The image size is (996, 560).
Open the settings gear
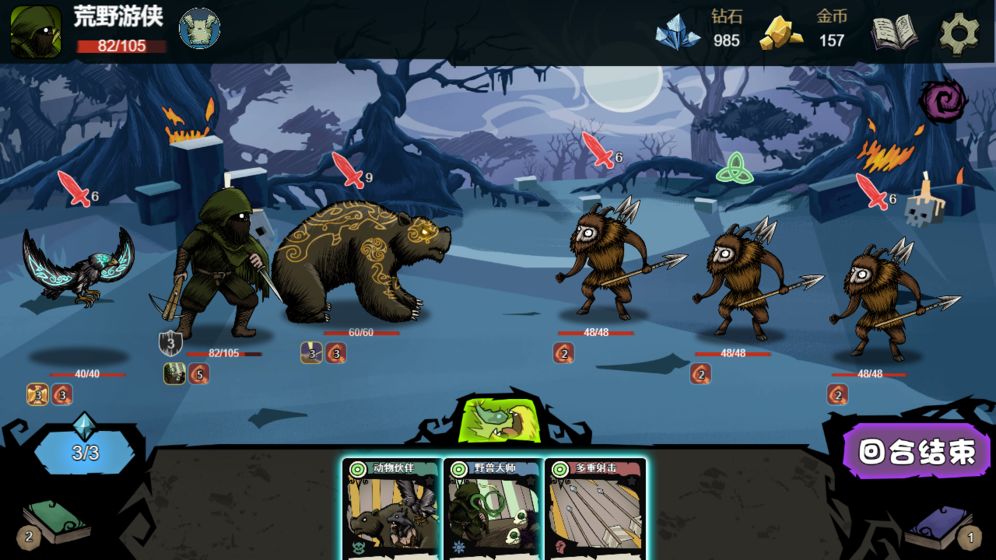click(959, 32)
